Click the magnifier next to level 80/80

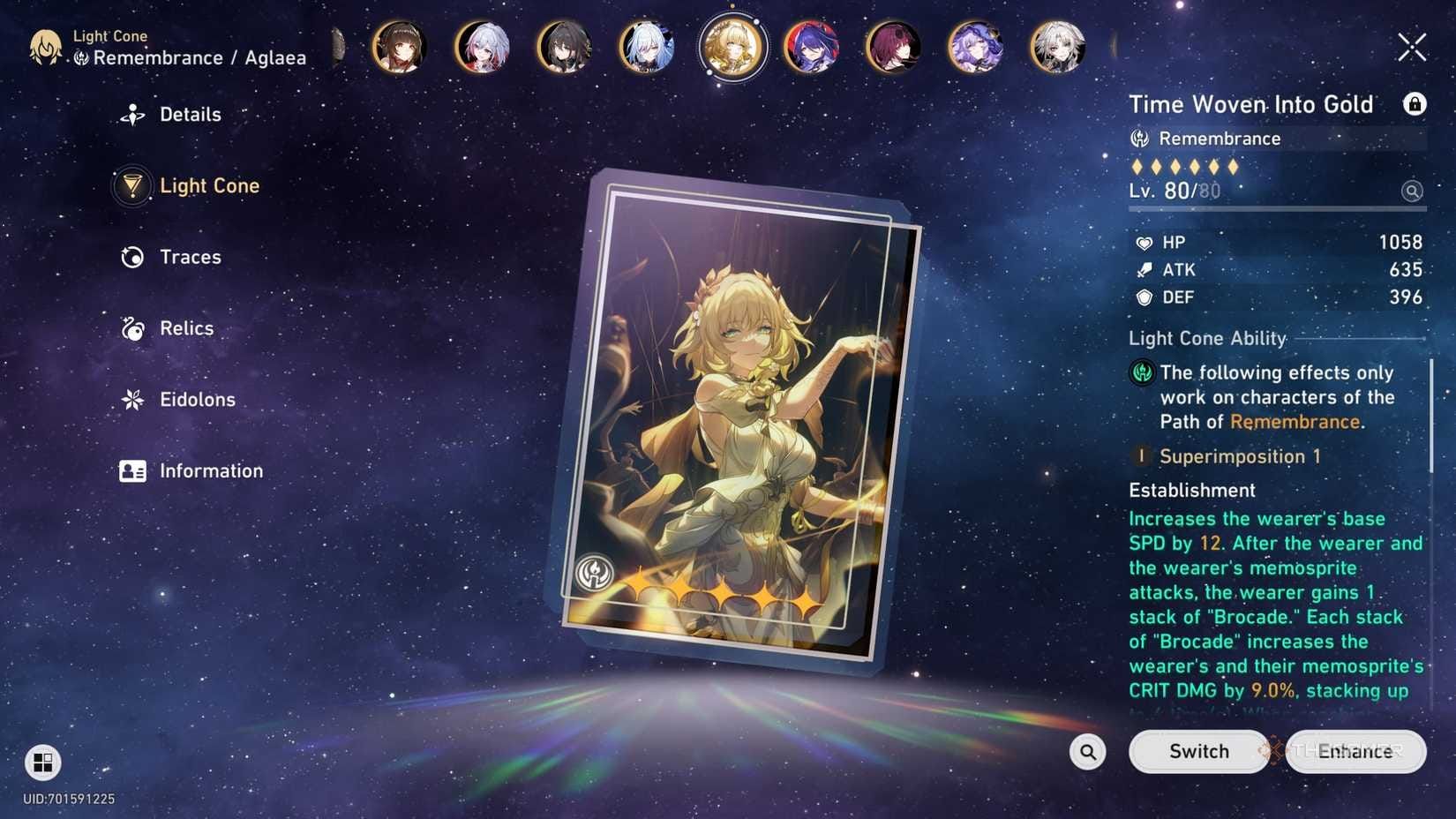pos(1412,191)
